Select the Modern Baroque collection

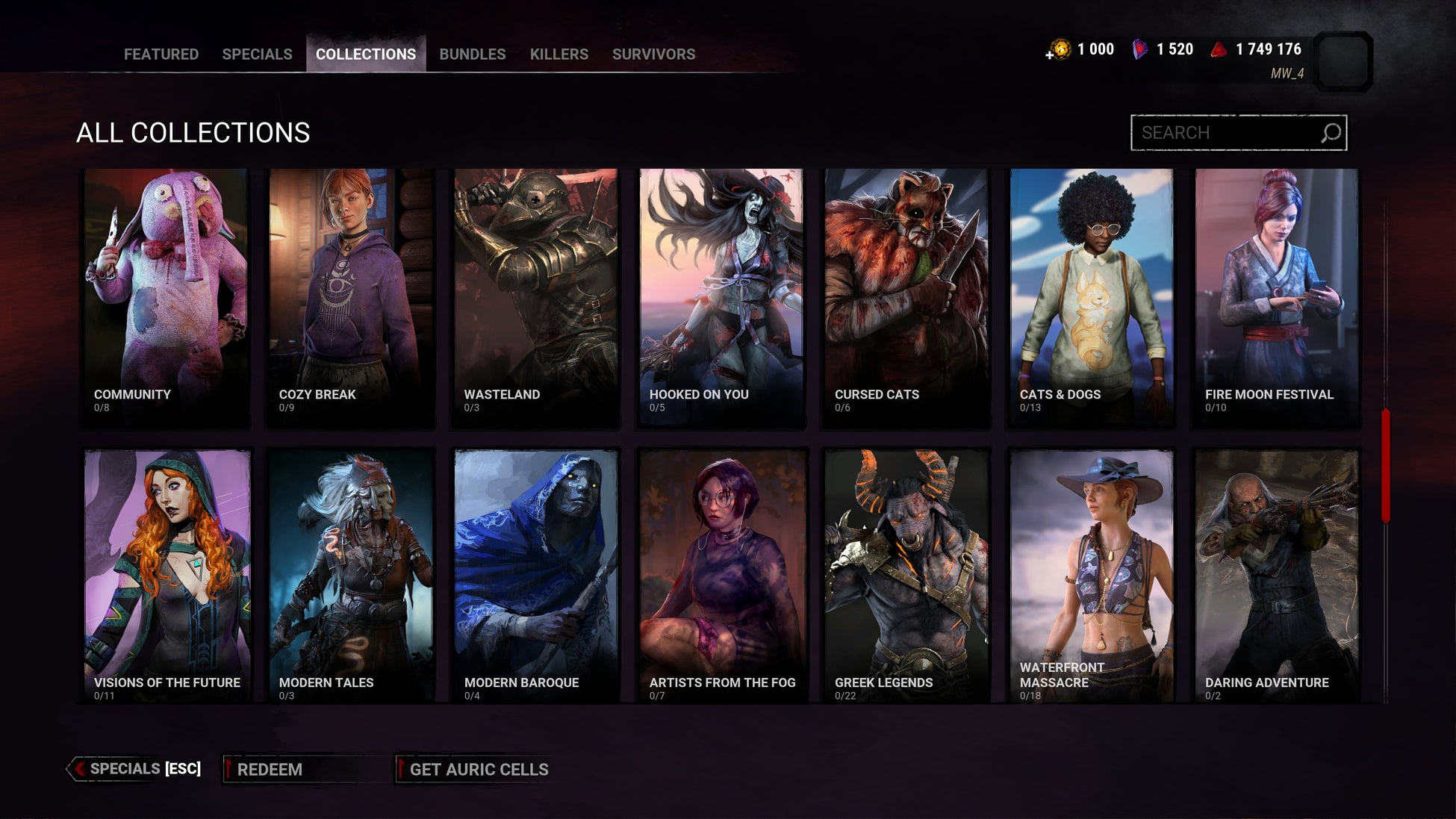click(536, 575)
